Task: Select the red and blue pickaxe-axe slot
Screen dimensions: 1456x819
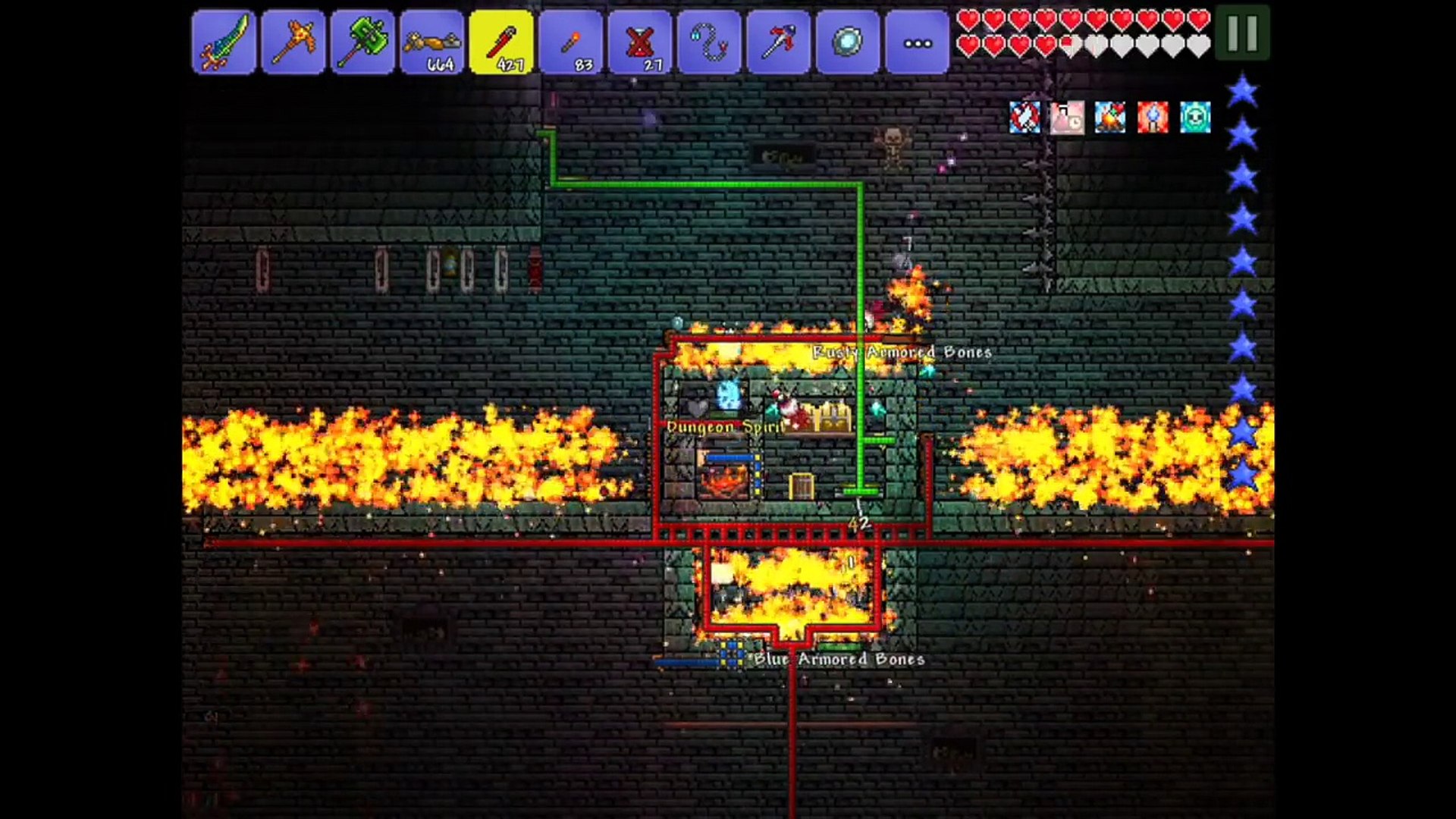Action: point(779,42)
